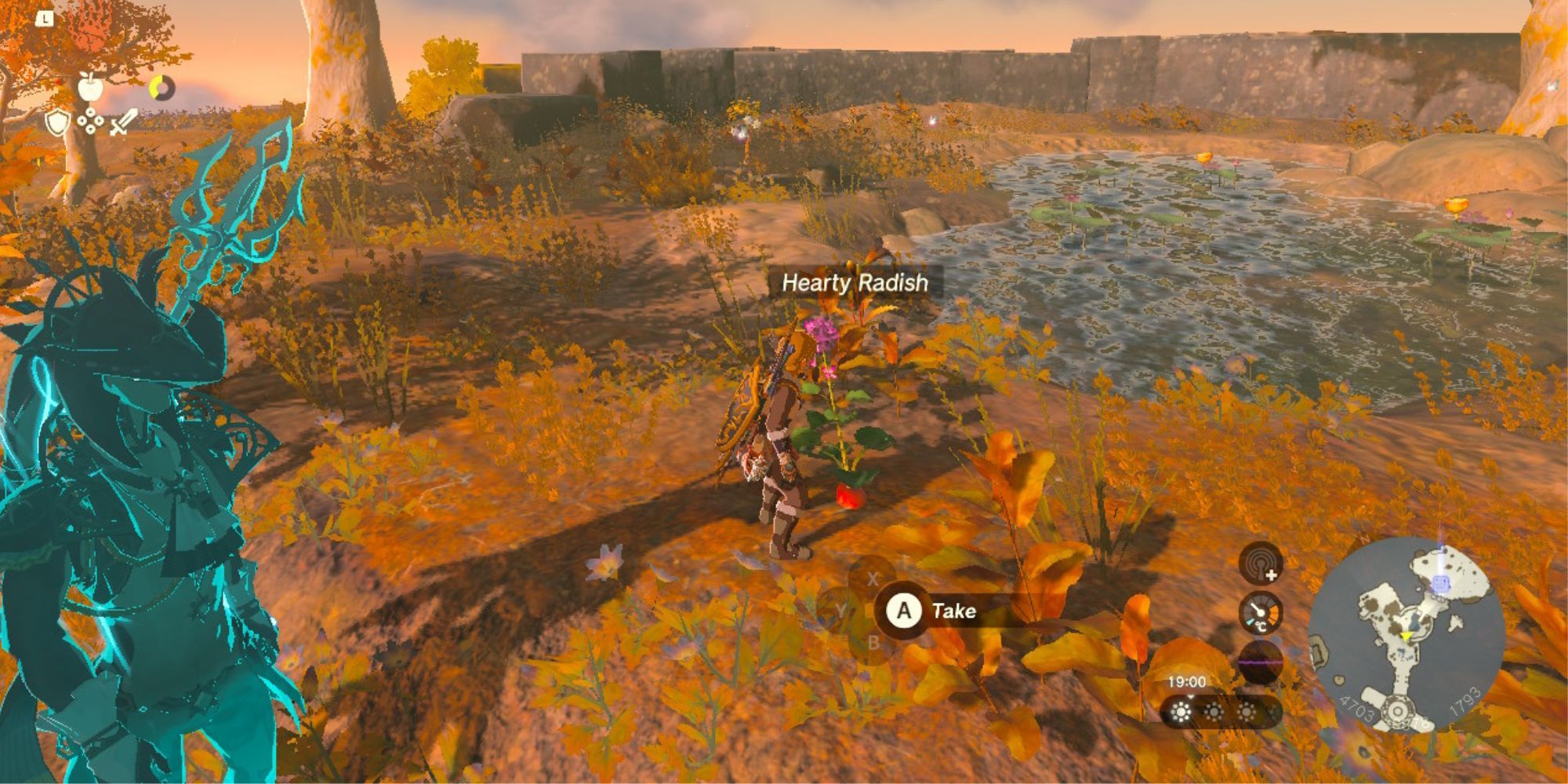
Task: Click the Purah Pad sensor icon
Action: 1261,563
